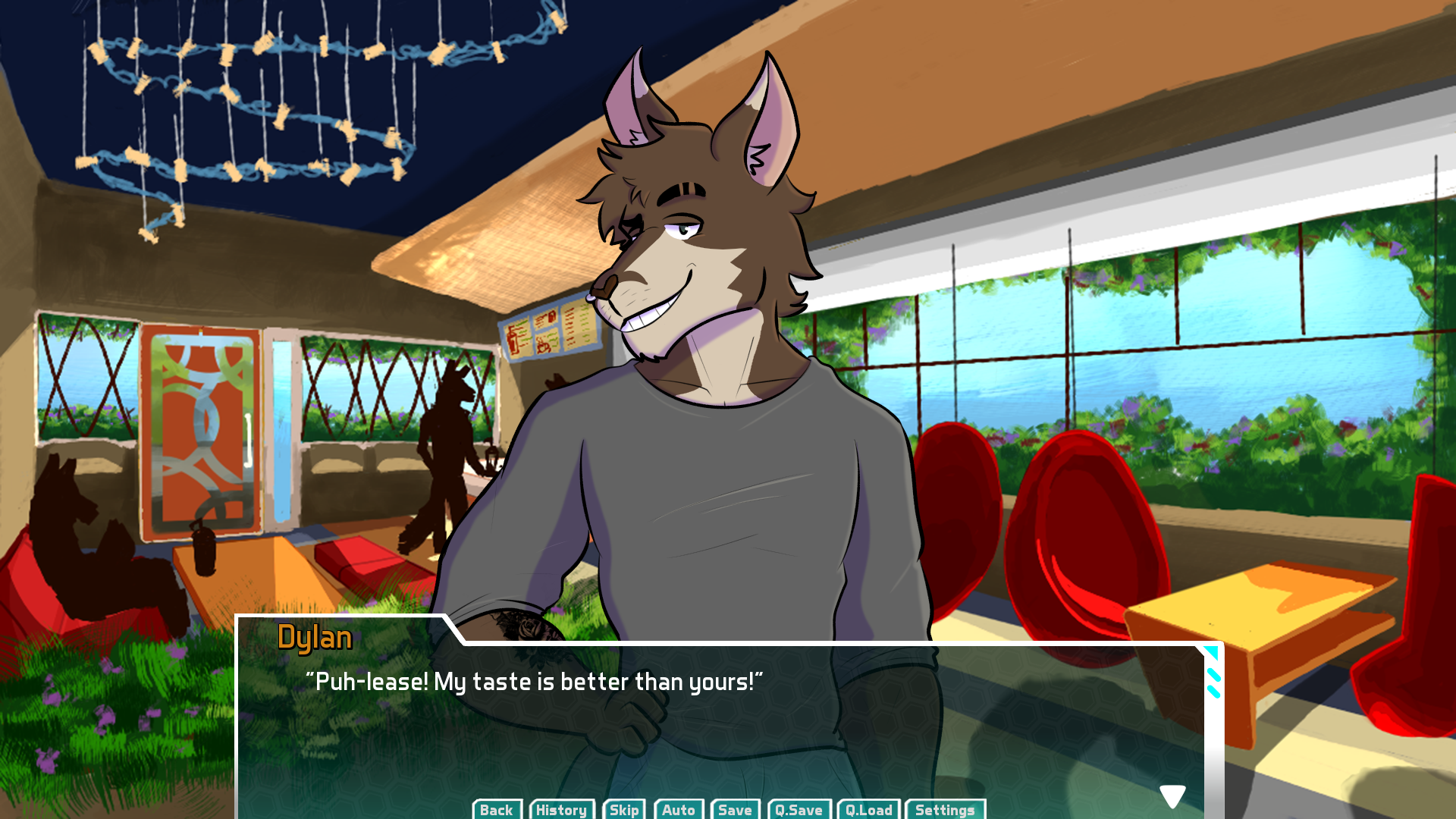This screenshot has height=819, width=1456.
Task: Activate the Skip button
Action: pos(624,809)
